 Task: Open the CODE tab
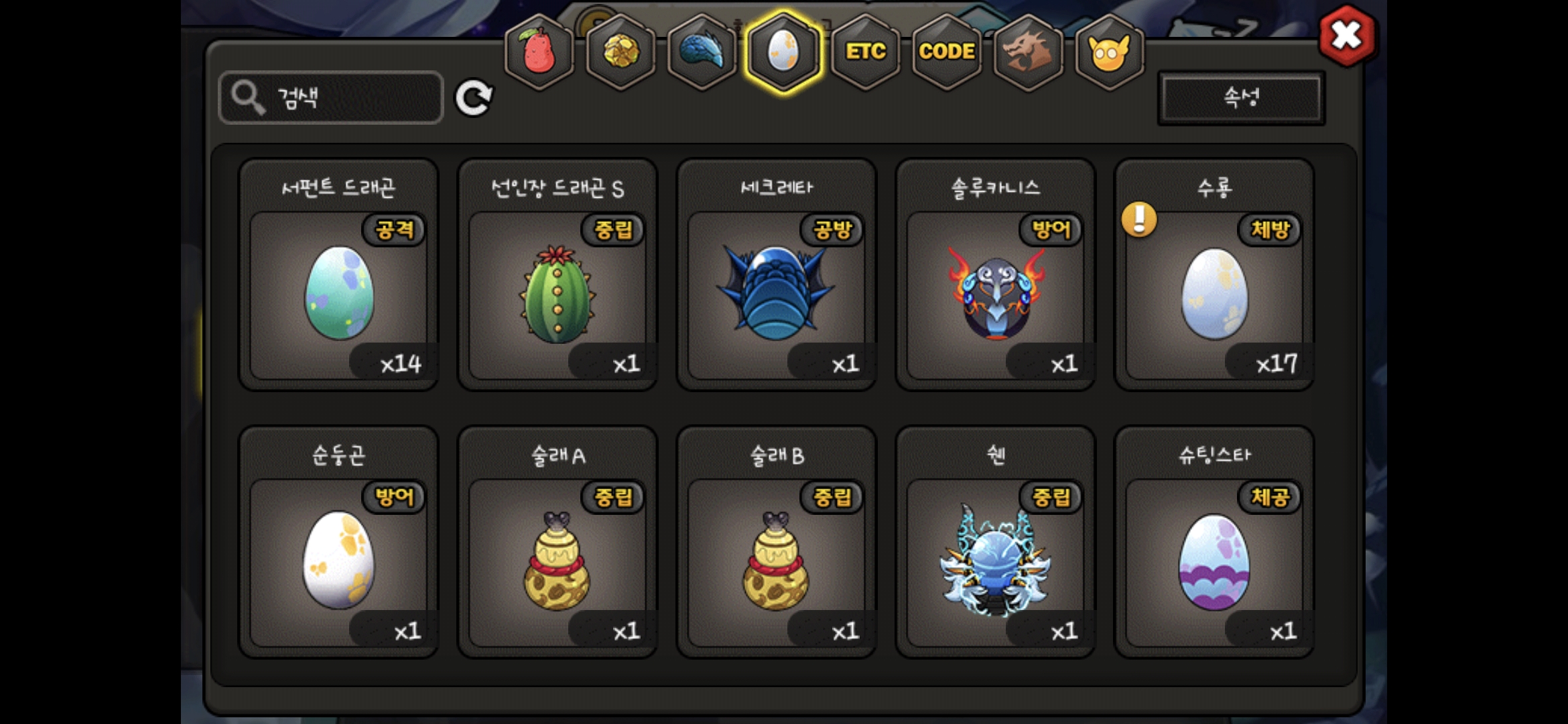(947, 52)
